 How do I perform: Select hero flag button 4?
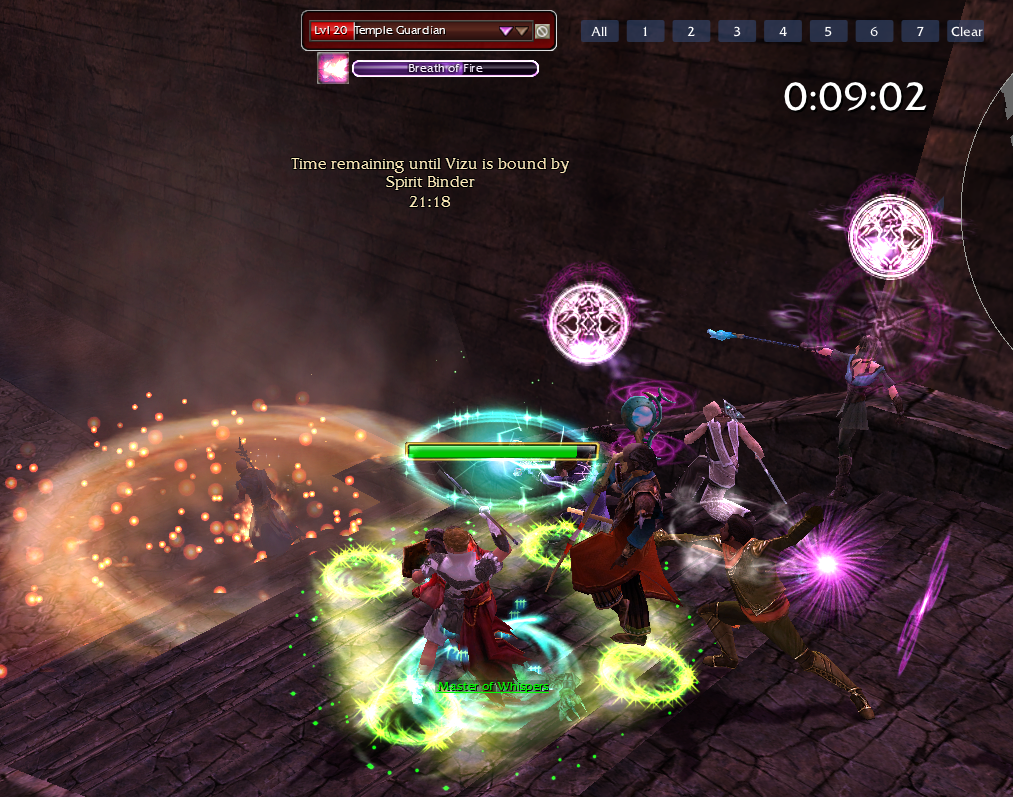click(x=783, y=31)
